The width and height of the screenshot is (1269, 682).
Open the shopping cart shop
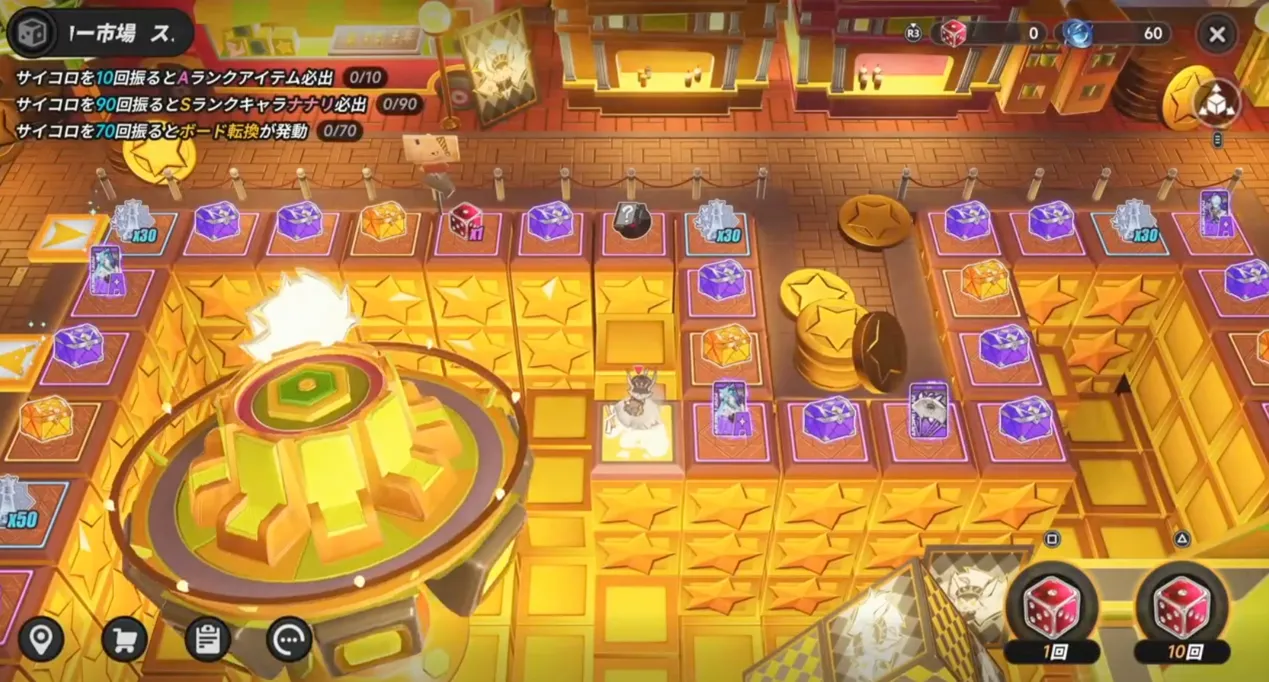(124, 639)
